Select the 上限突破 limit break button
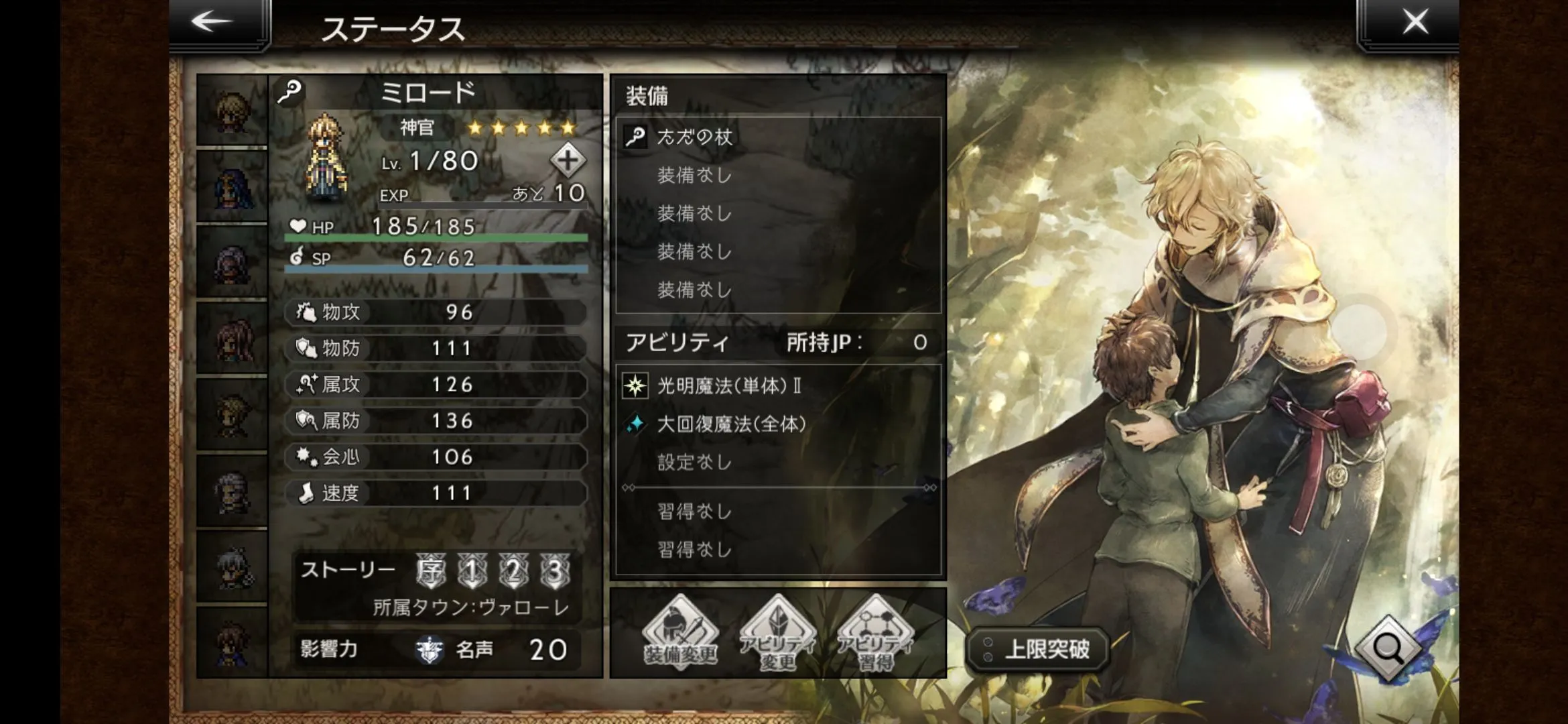Viewport: 1568px width, 724px height. 1038,649
